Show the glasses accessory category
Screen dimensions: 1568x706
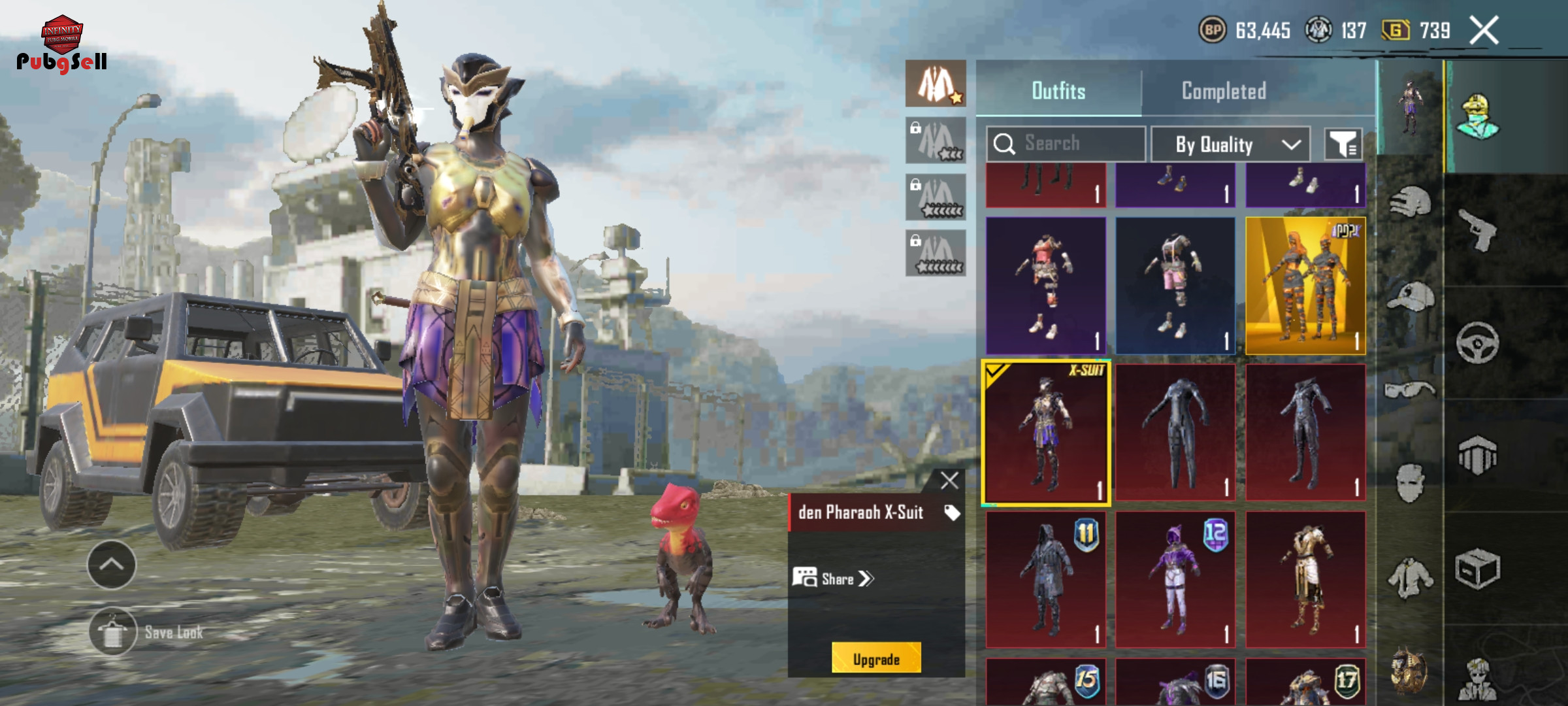(1410, 390)
